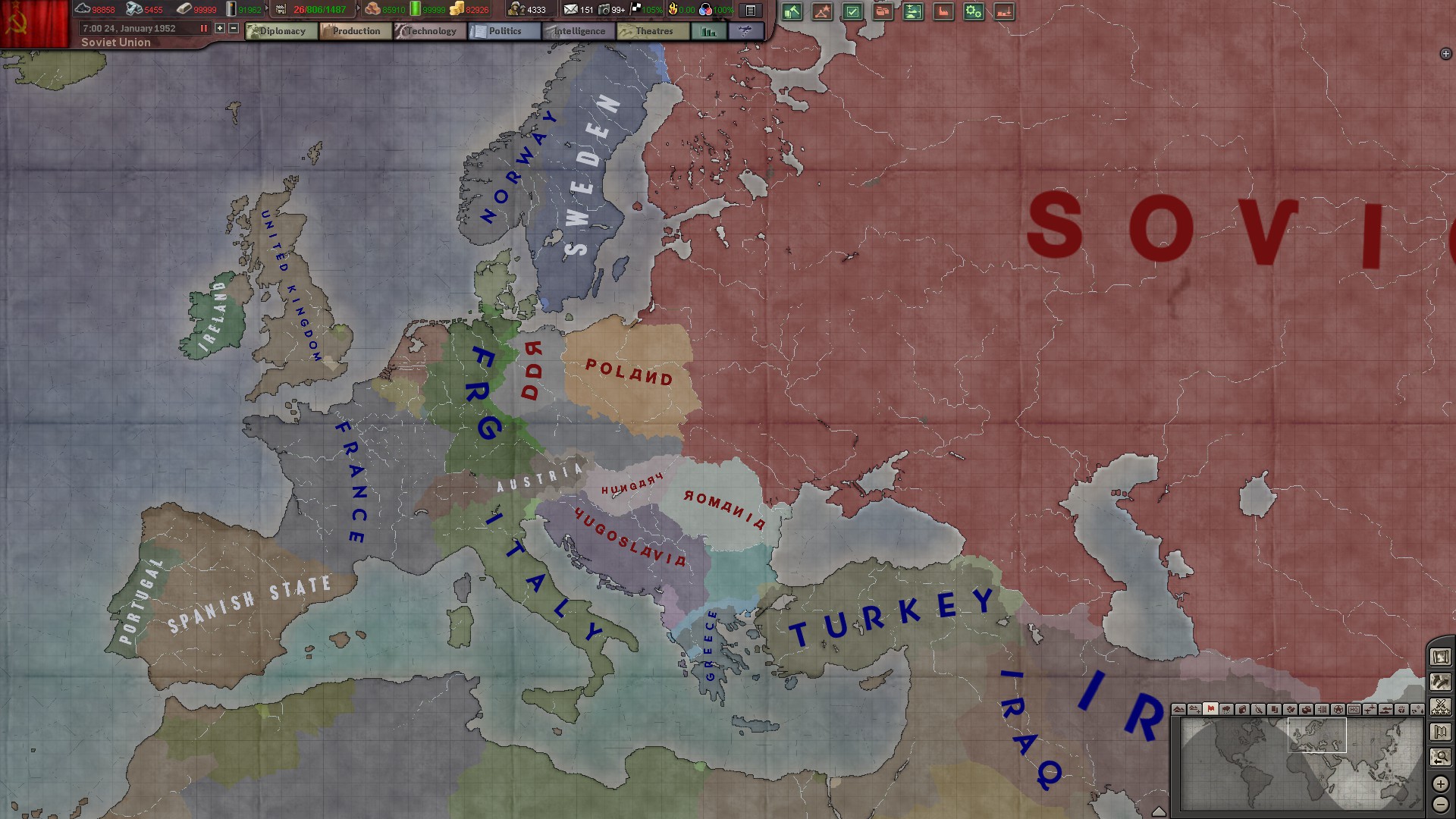Select the political map mode flag icon

[x=1210, y=711]
